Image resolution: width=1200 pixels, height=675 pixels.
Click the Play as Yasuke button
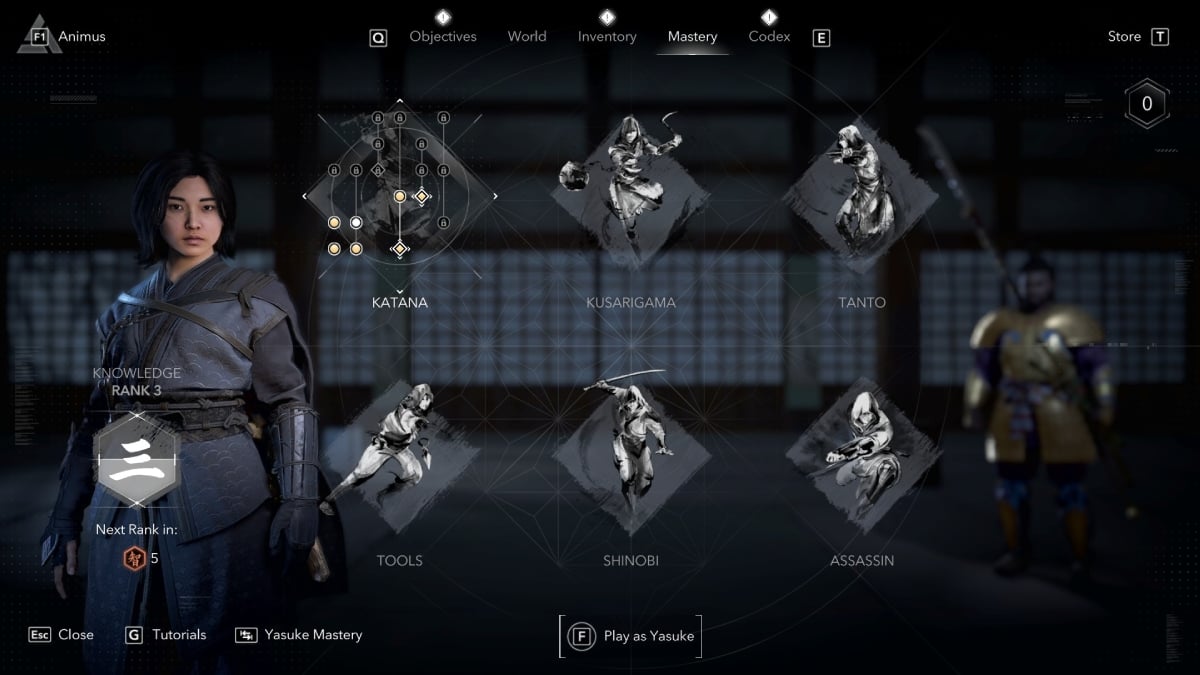[x=631, y=636]
